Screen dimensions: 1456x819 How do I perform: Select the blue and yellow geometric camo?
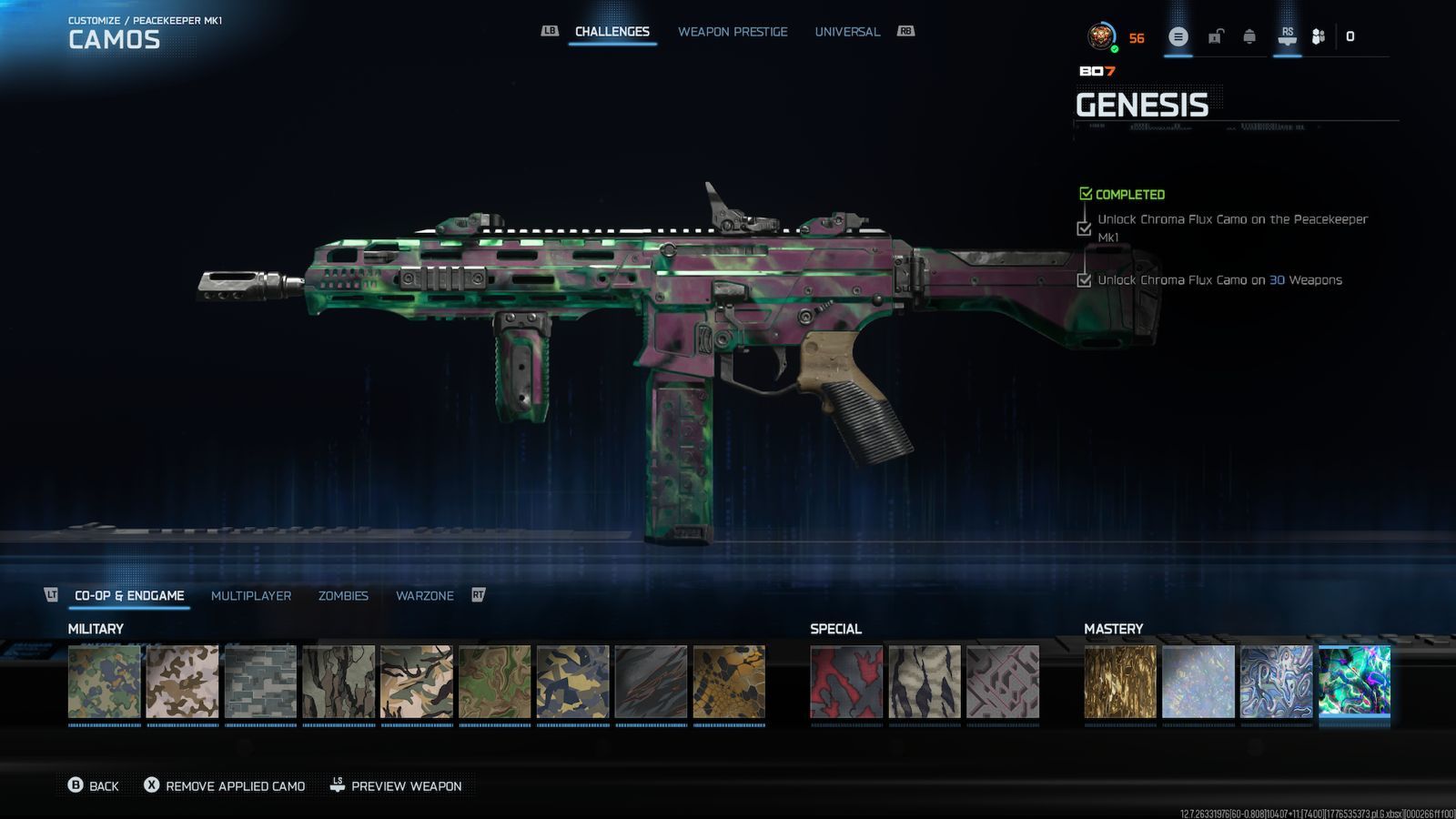573,682
